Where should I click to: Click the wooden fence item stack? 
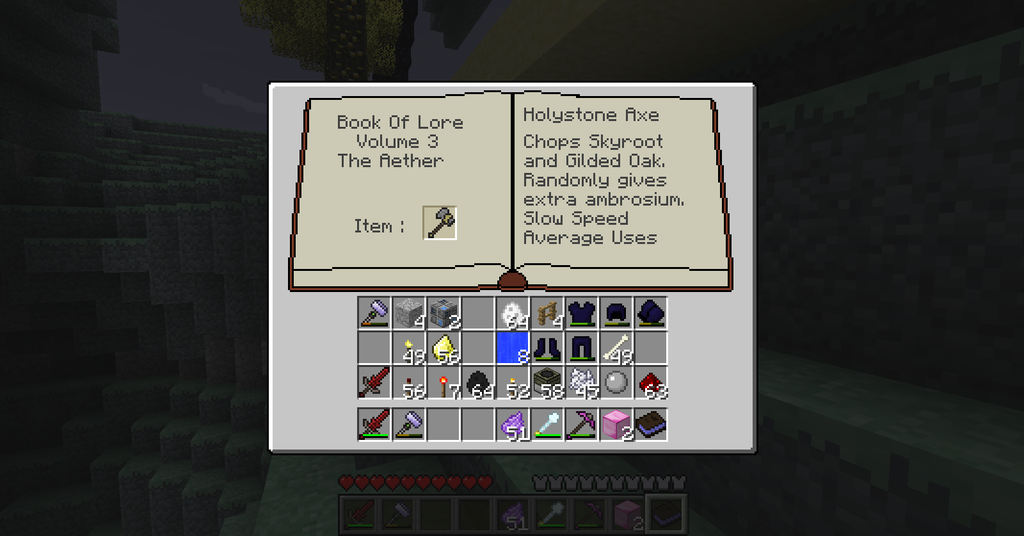(547, 313)
